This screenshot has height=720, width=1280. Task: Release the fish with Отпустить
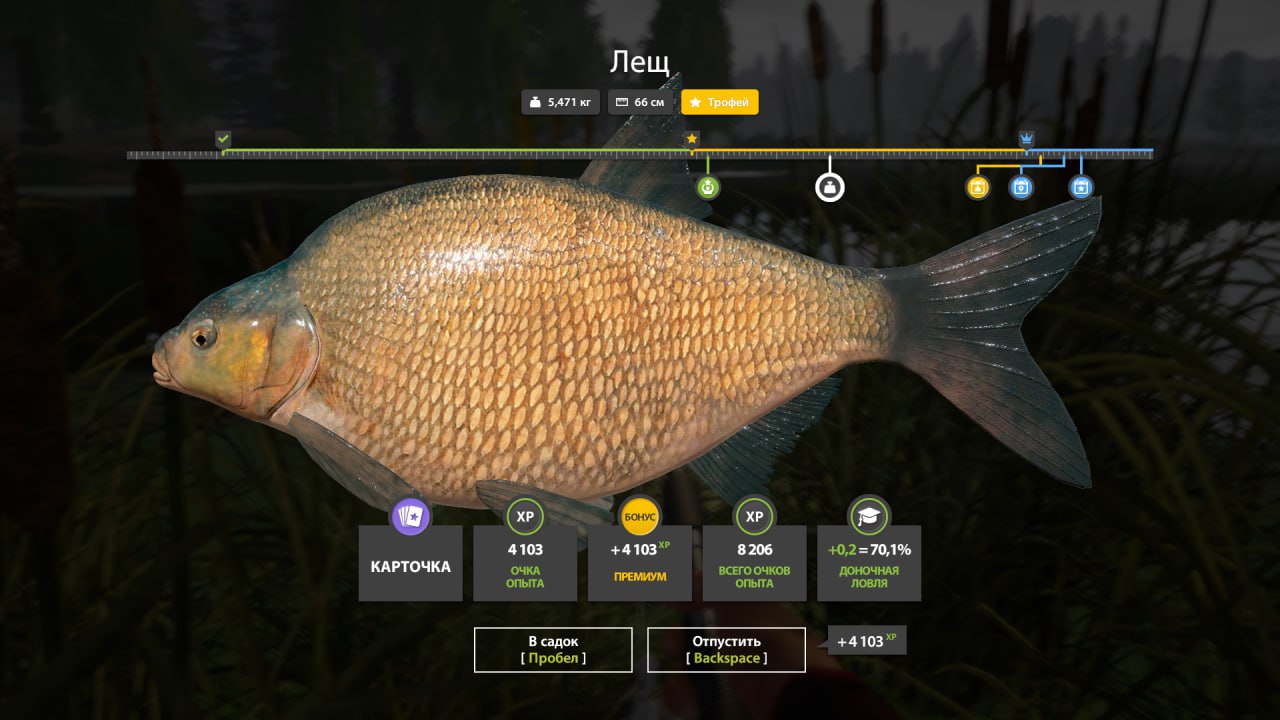[726, 649]
